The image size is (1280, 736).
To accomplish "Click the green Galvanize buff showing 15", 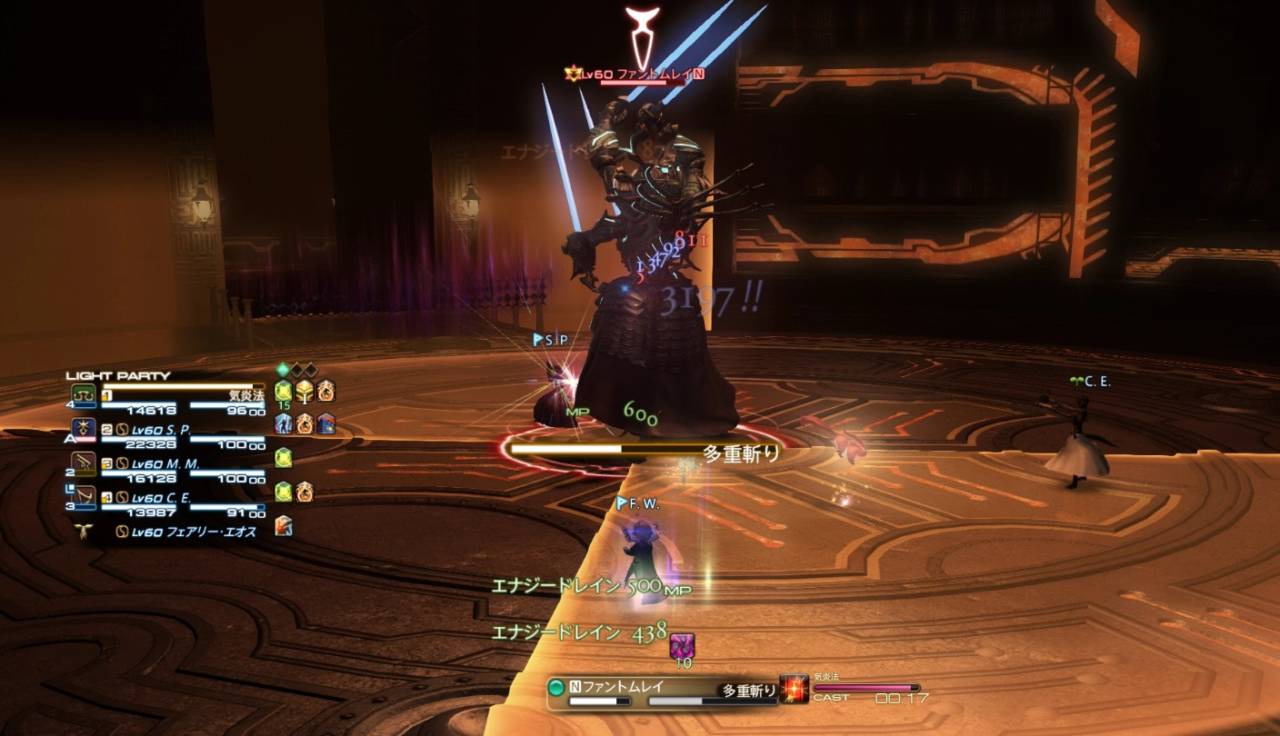I will click(283, 392).
